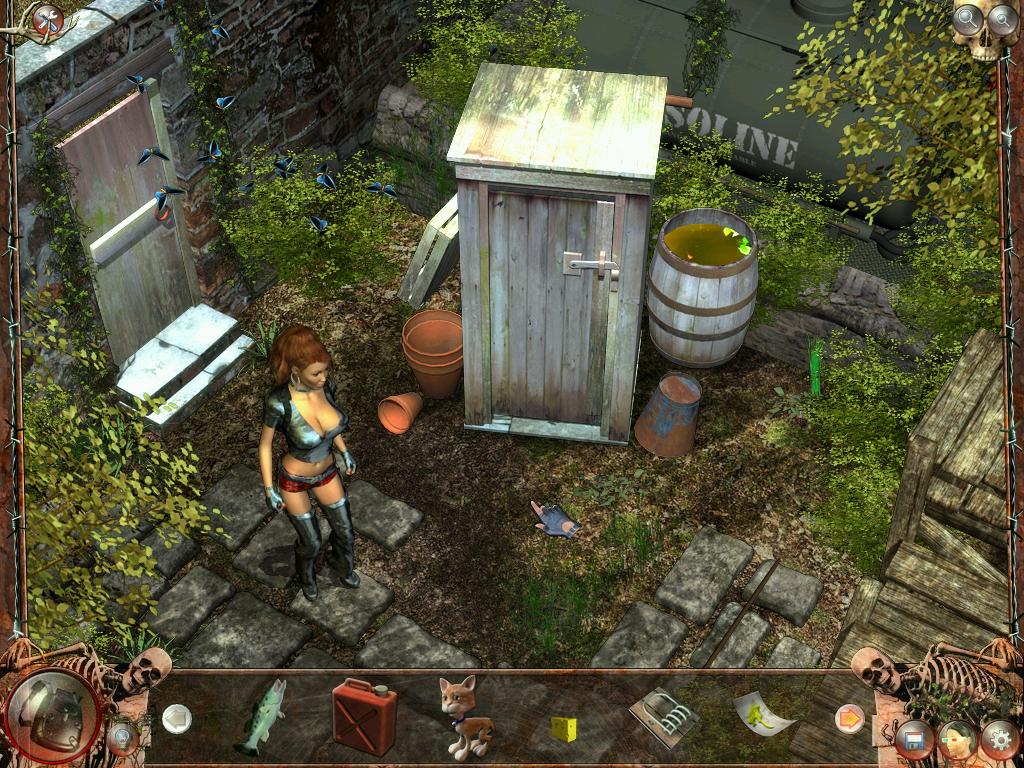Screen dimensions: 1024x768
Task: Click the grey left inventory arrow
Action: (x=177, y=717)
